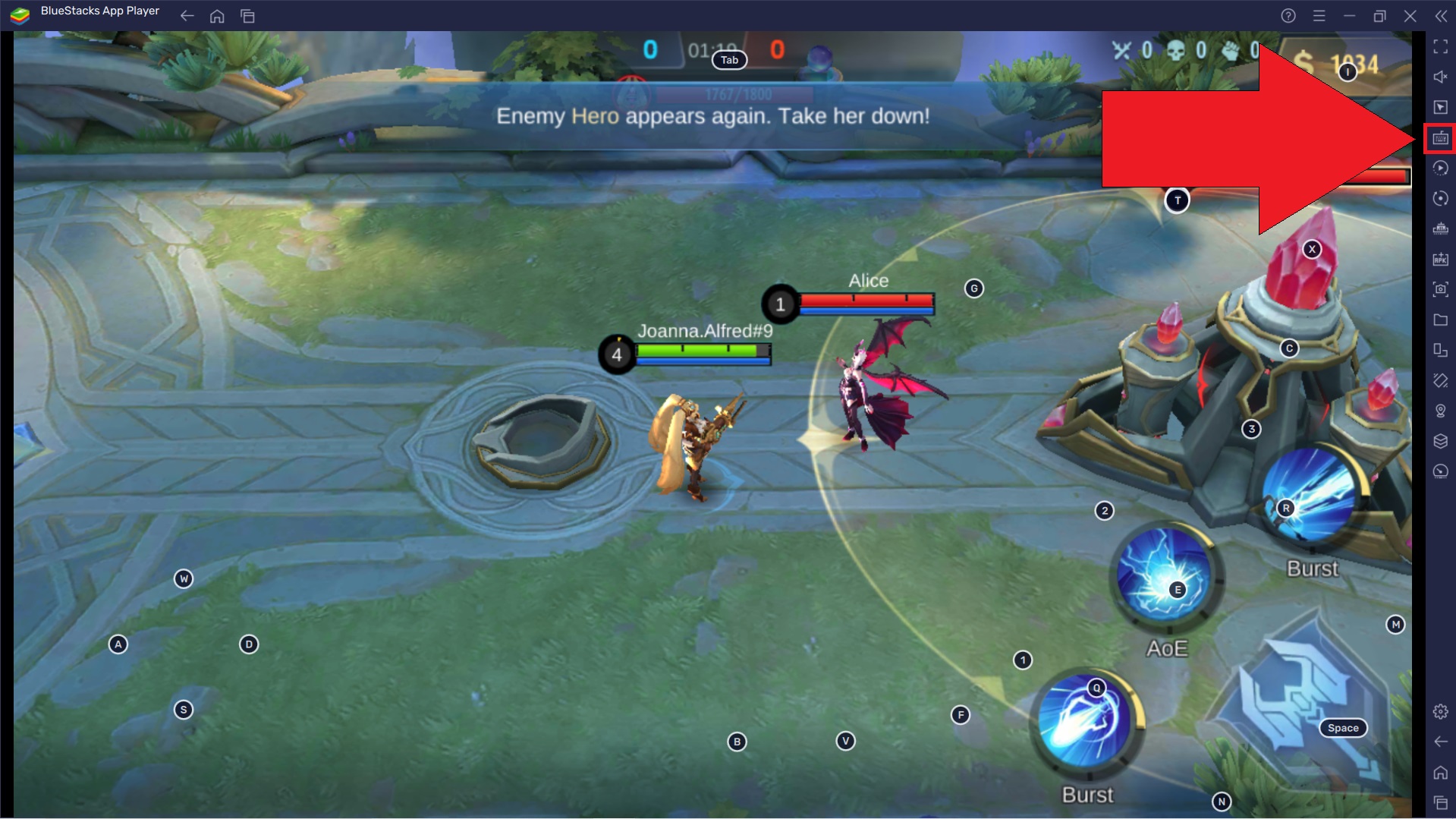The width and height of the screenshot is (1456, 819).
Task: Open the Install APK tool
Action: (1440, 259)
